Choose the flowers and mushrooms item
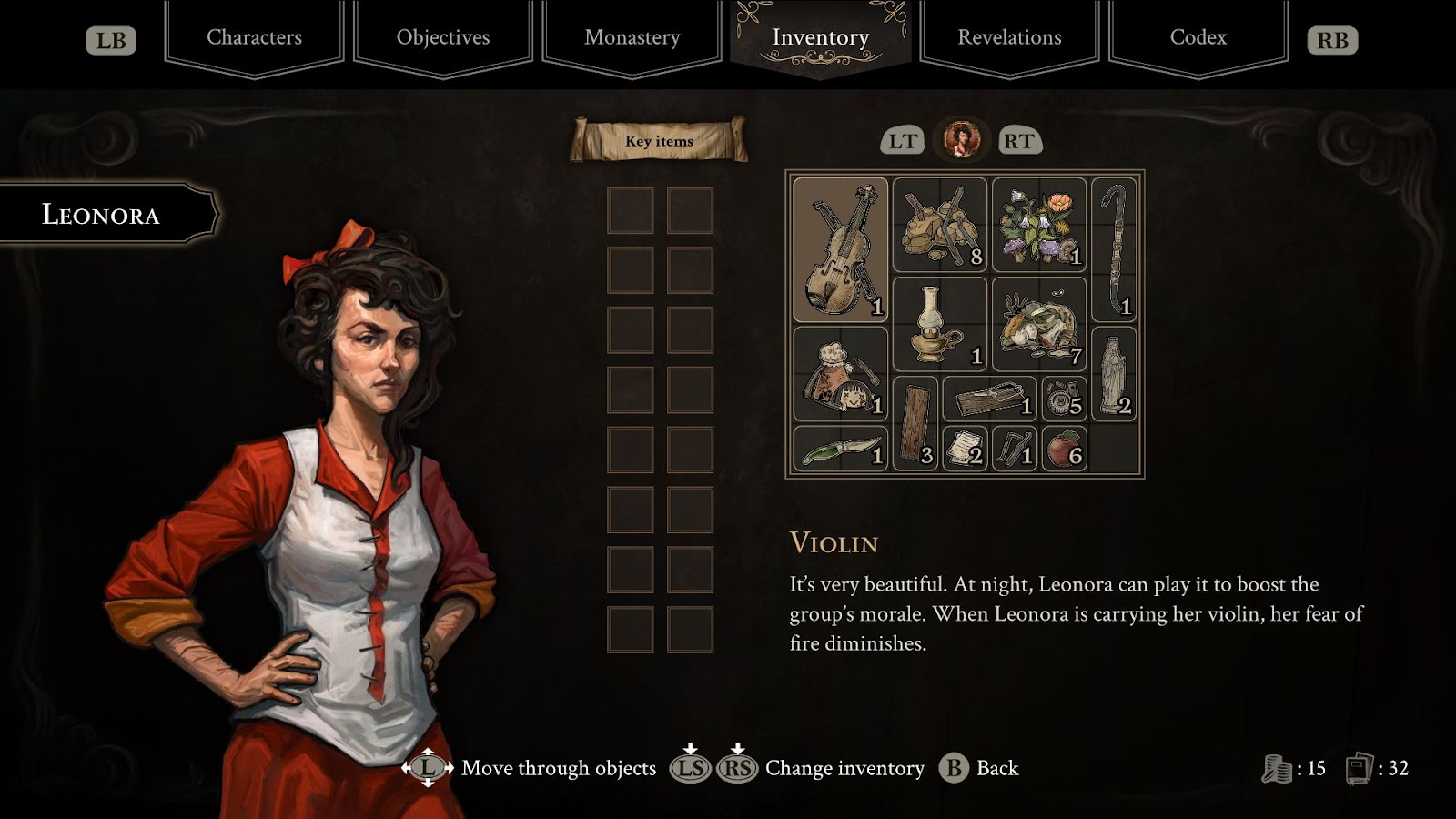 (1038, 225)
